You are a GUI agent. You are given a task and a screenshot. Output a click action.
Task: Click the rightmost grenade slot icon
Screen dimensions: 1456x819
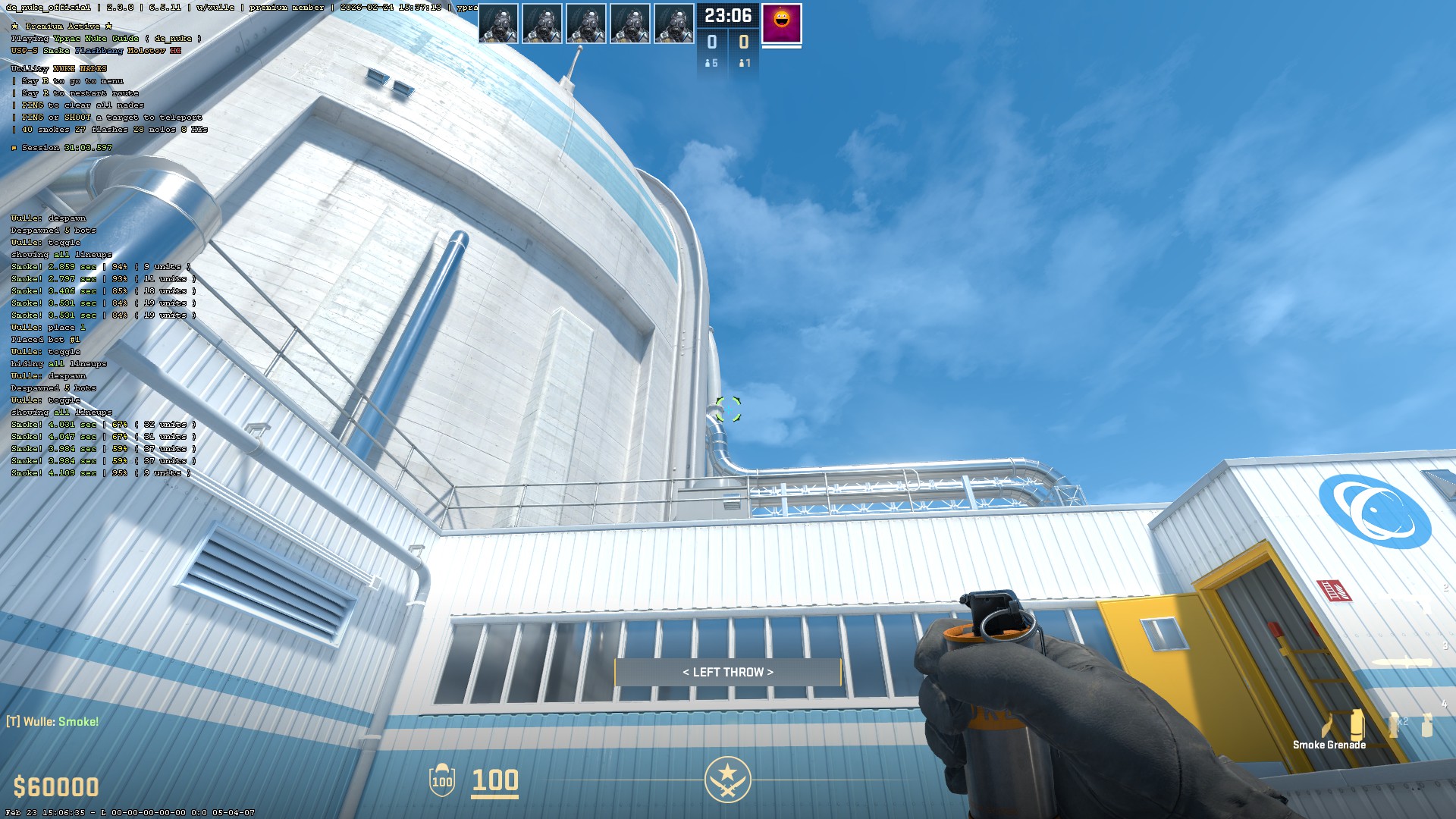[x=1427, y=726]
